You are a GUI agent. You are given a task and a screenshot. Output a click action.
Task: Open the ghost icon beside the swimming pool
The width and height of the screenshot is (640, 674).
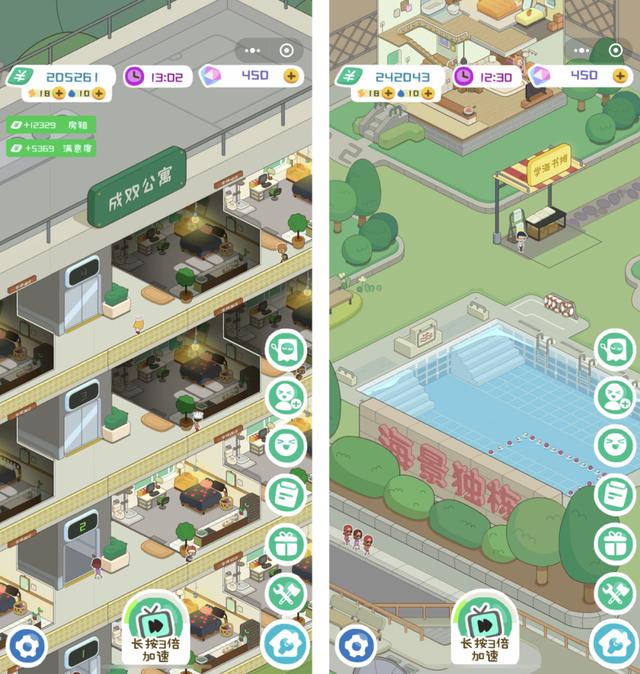coord(614,350)
